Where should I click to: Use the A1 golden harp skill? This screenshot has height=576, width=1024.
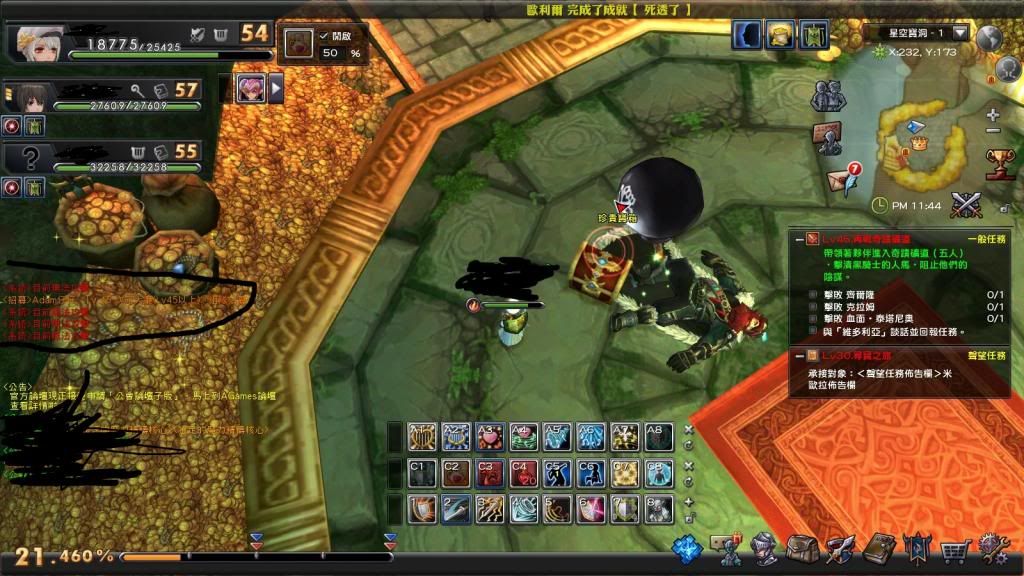tap(423, 436)
